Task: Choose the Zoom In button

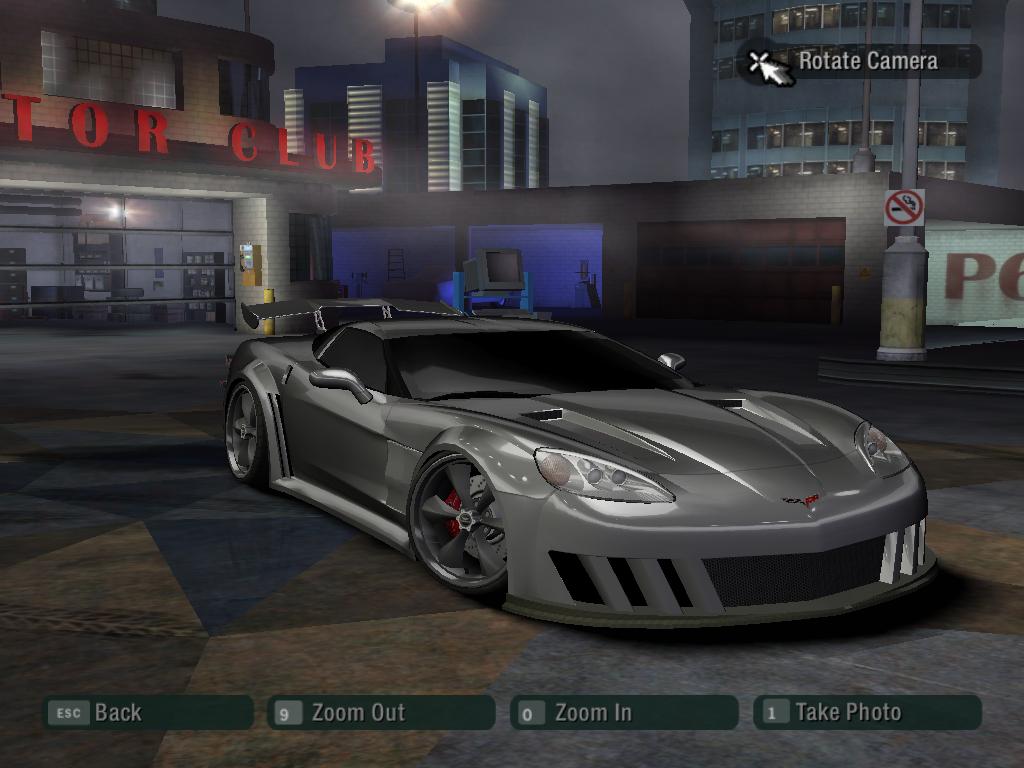Action: click(623, 713)
